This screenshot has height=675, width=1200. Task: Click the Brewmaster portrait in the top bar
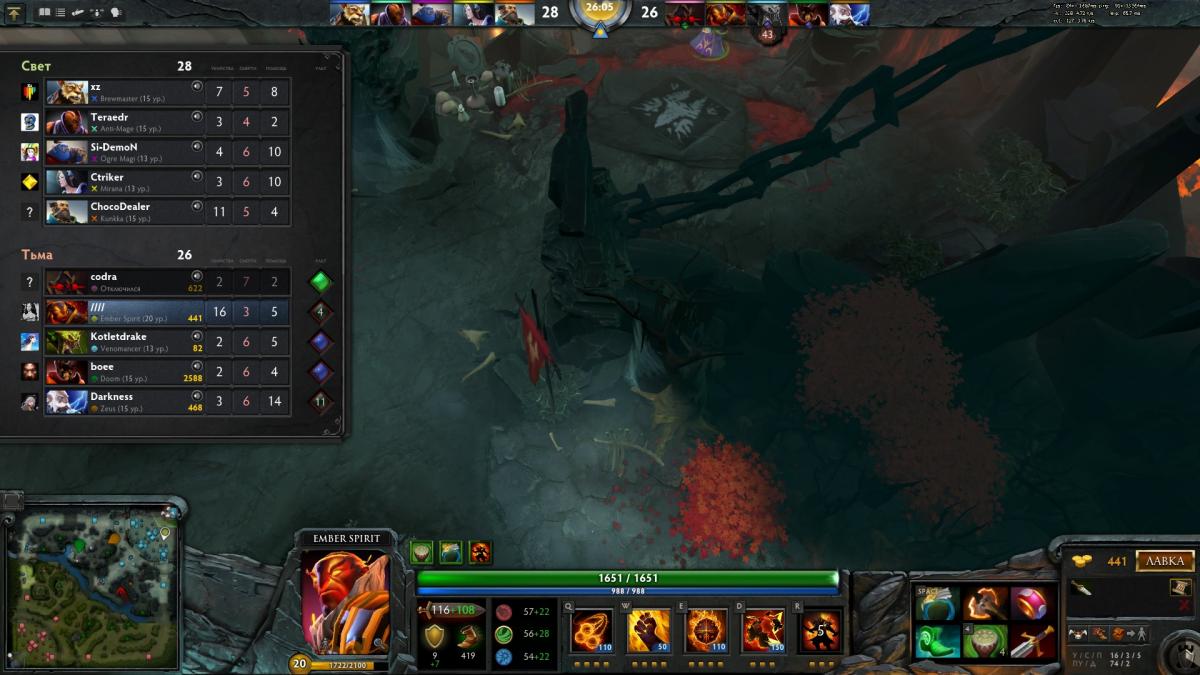[x=349, y=14]
